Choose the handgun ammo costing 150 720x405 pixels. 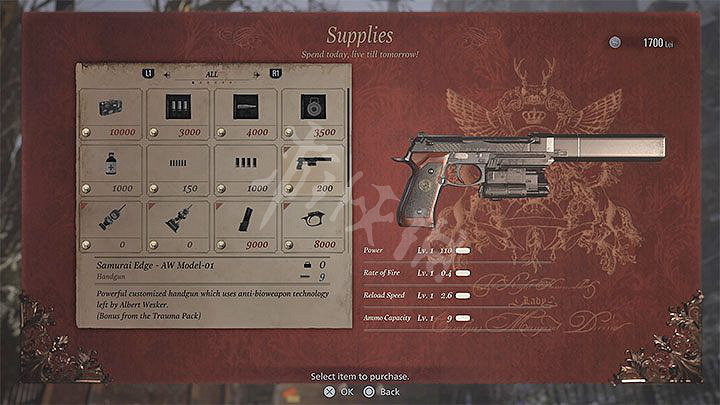click(x=178, y=170)
